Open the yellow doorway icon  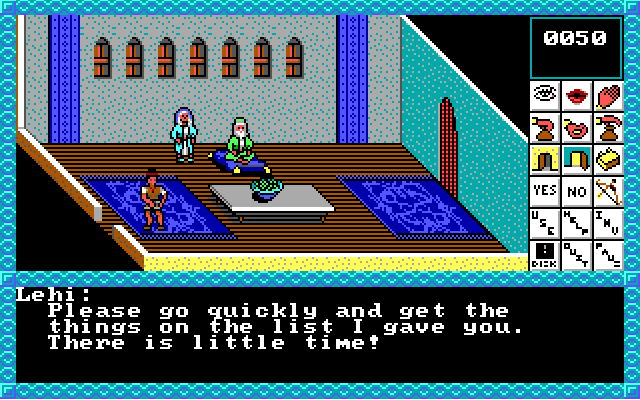click(x=545, y=159)
